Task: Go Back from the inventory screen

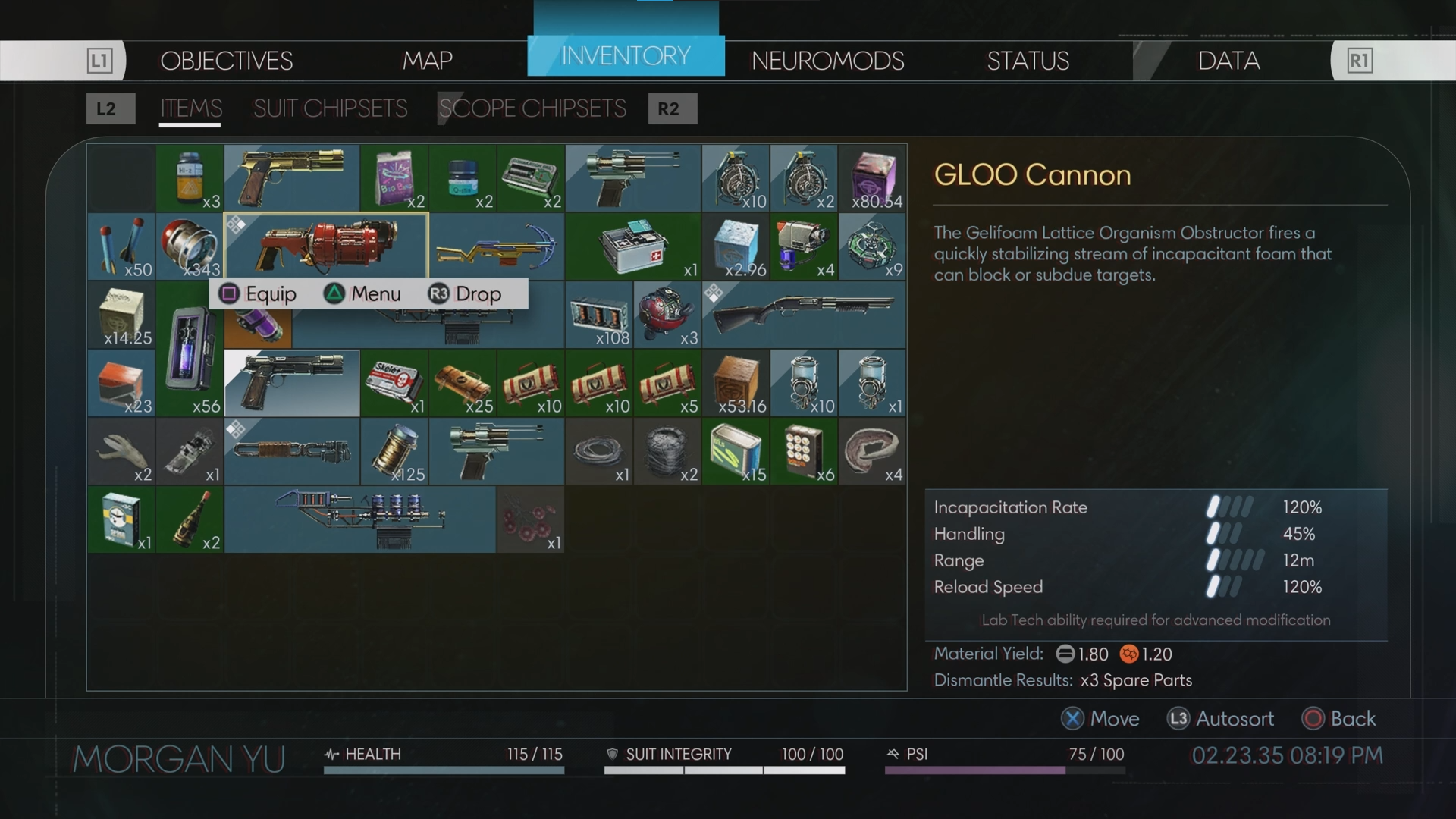Action: coord(1338,719)
